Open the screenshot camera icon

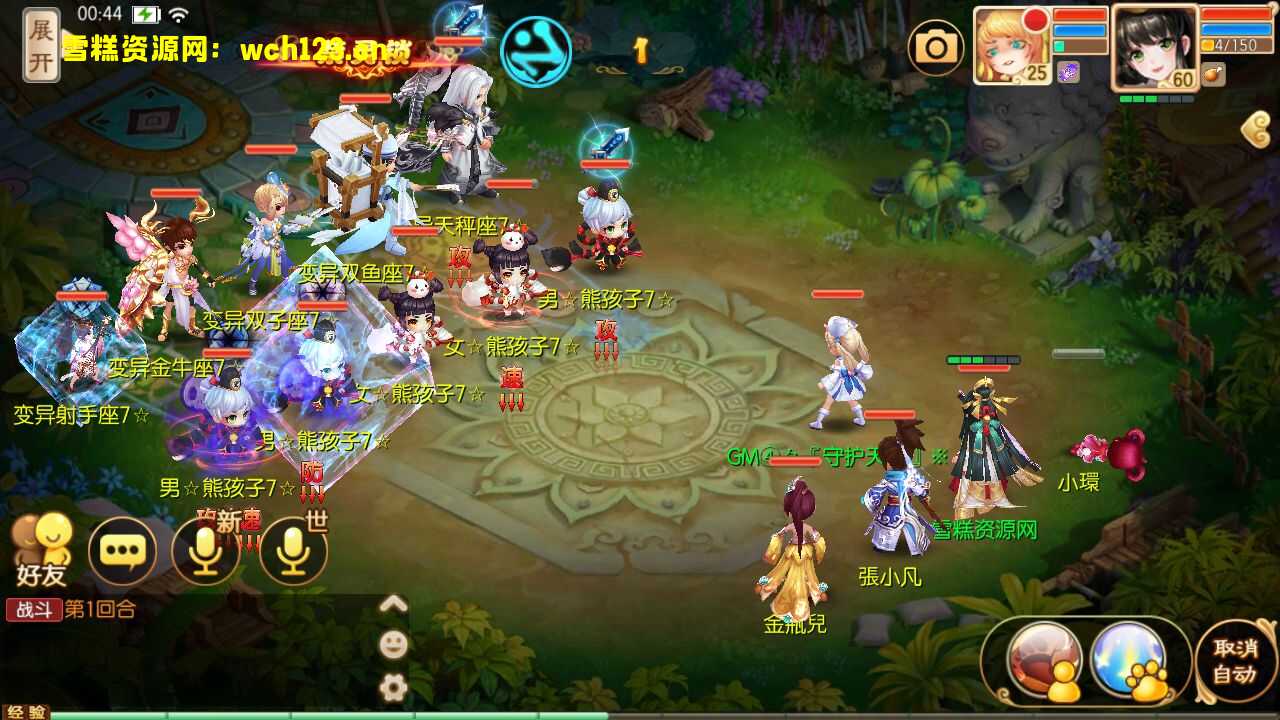(937, 46)
